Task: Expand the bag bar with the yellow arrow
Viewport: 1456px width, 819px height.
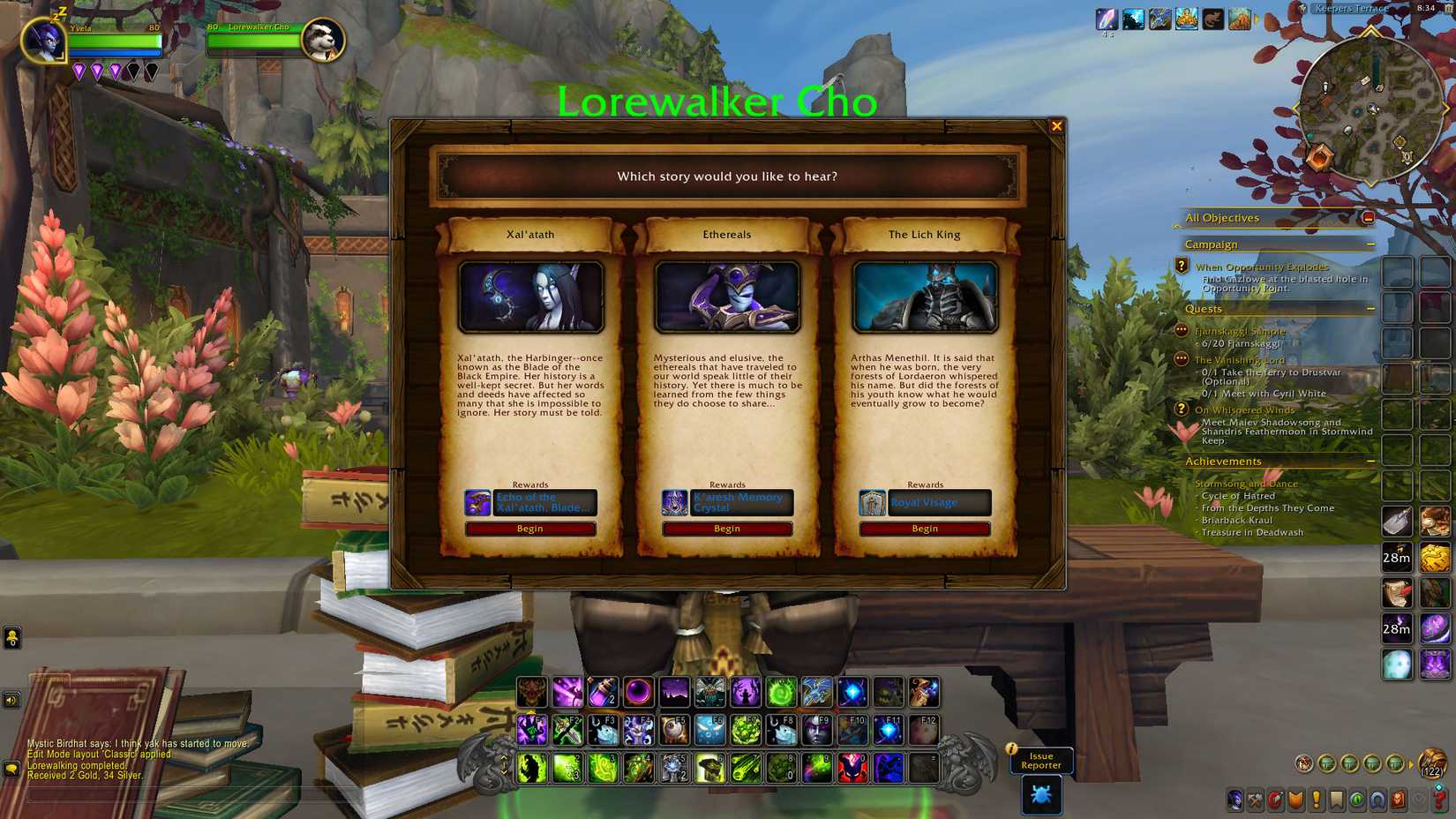Action: (x=1411, y=764)
